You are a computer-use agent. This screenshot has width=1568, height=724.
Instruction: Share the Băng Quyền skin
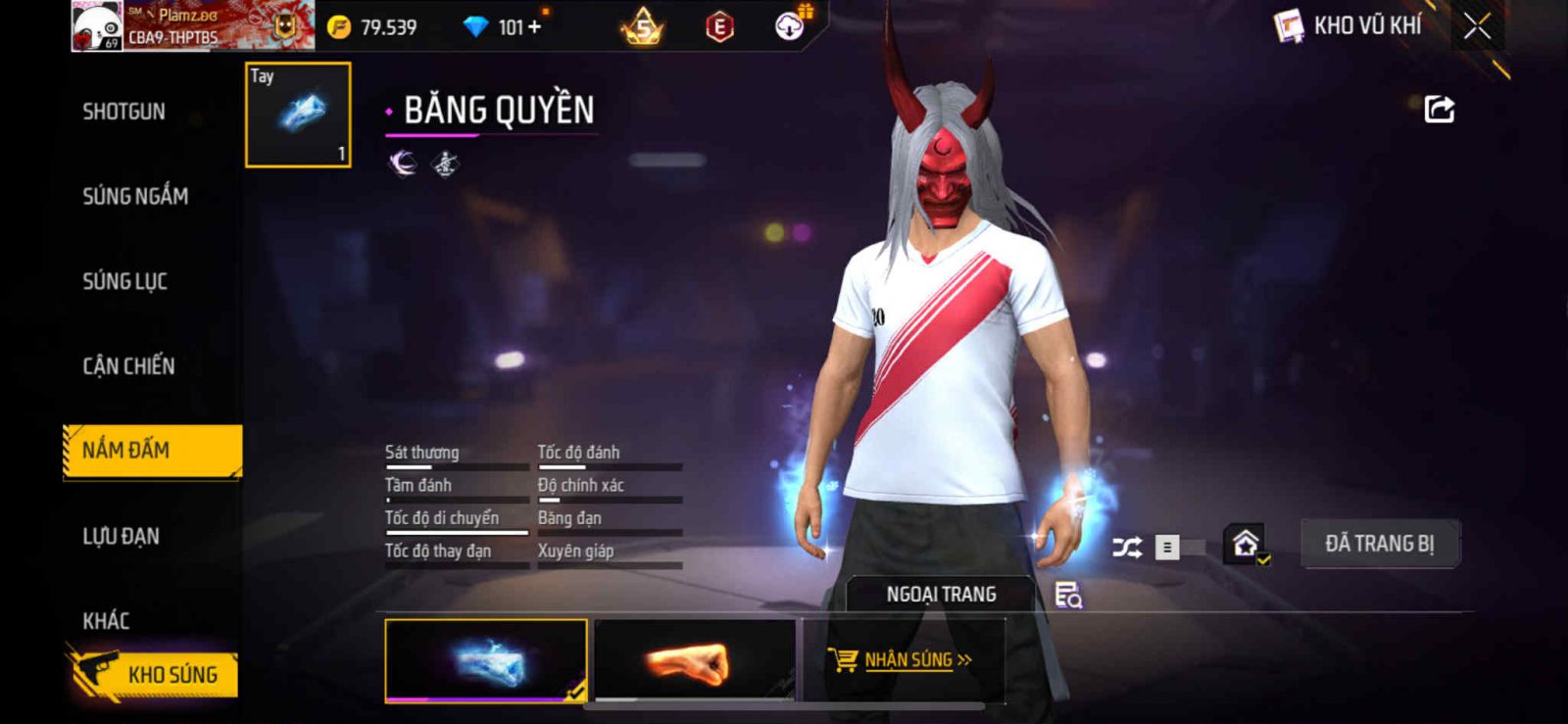pos(1439,109)
